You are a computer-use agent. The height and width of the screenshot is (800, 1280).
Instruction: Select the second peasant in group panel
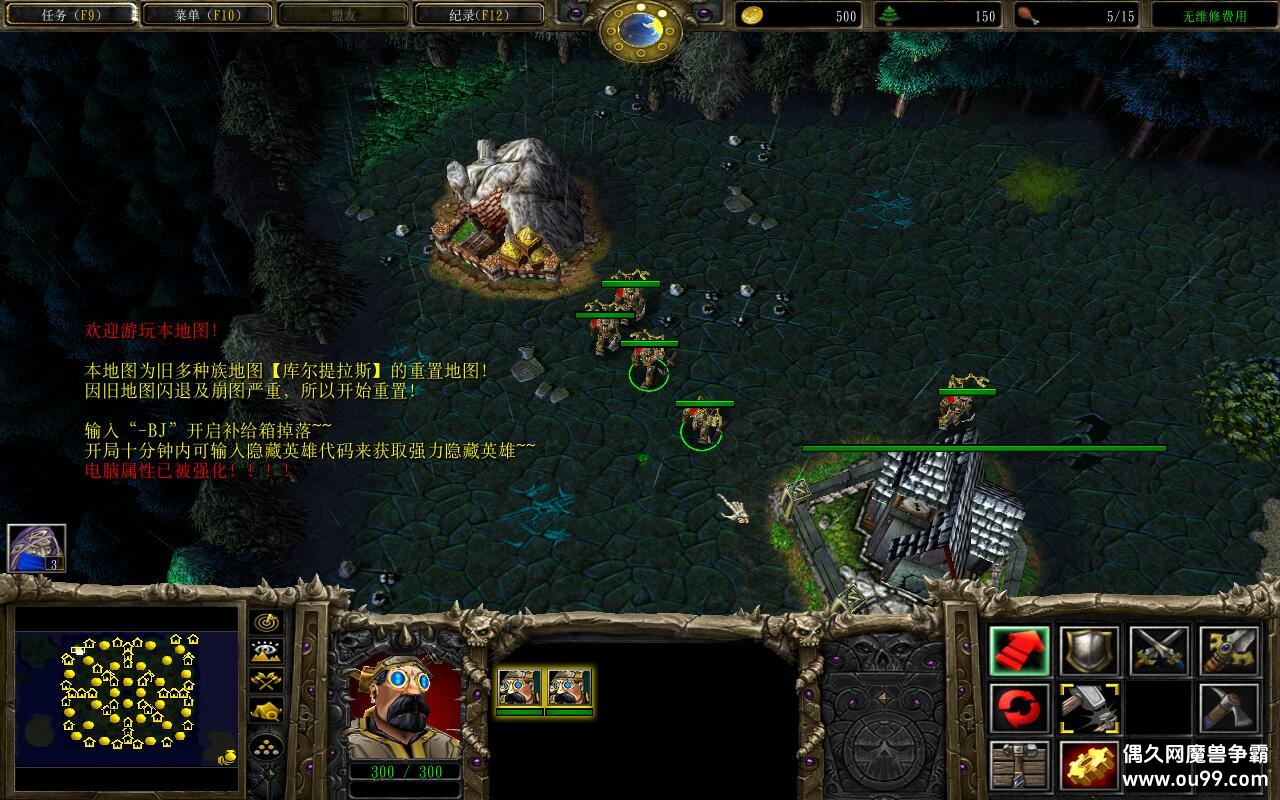568,689
